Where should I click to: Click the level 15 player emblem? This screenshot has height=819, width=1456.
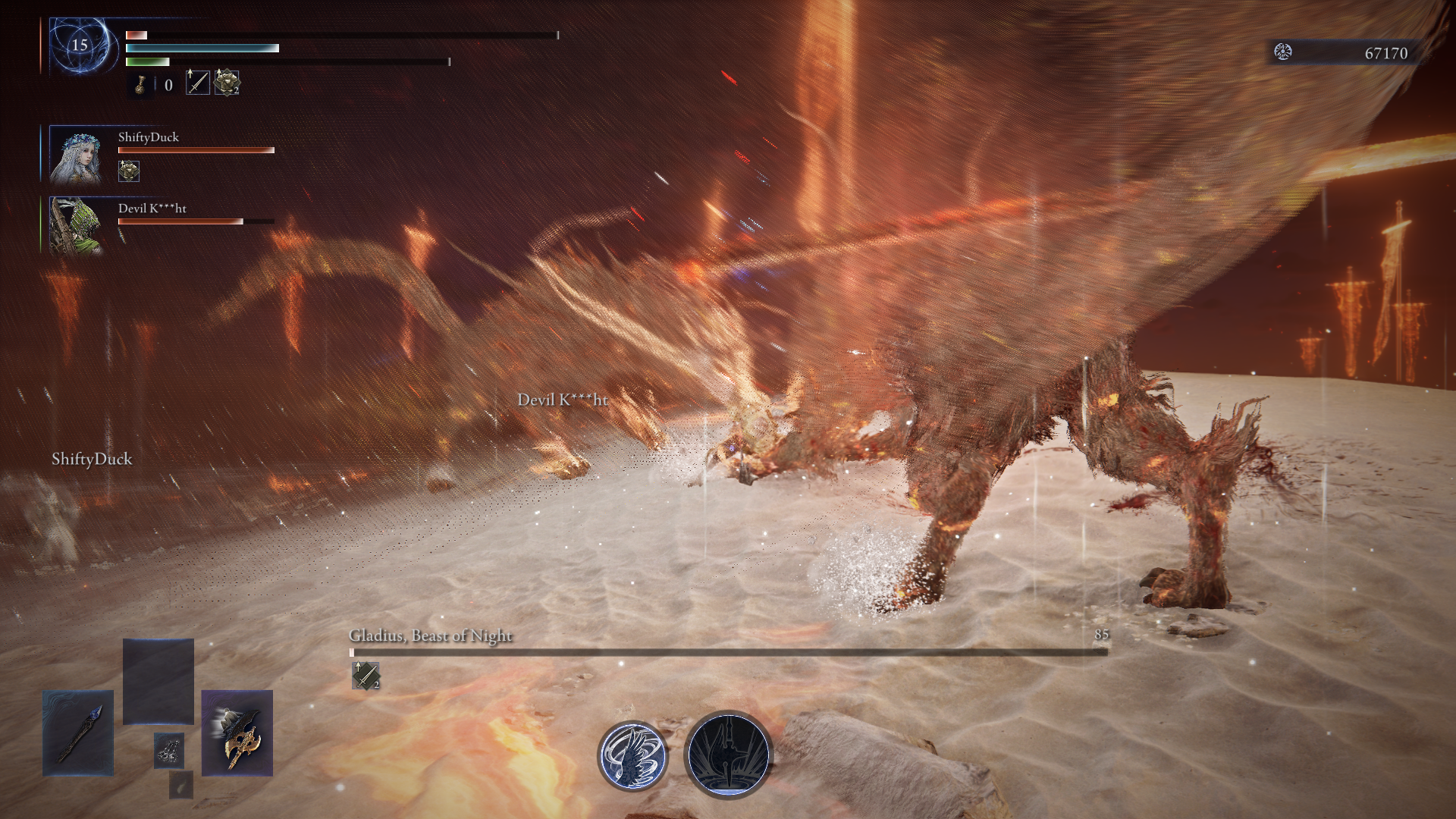click(x=80, y=46)
